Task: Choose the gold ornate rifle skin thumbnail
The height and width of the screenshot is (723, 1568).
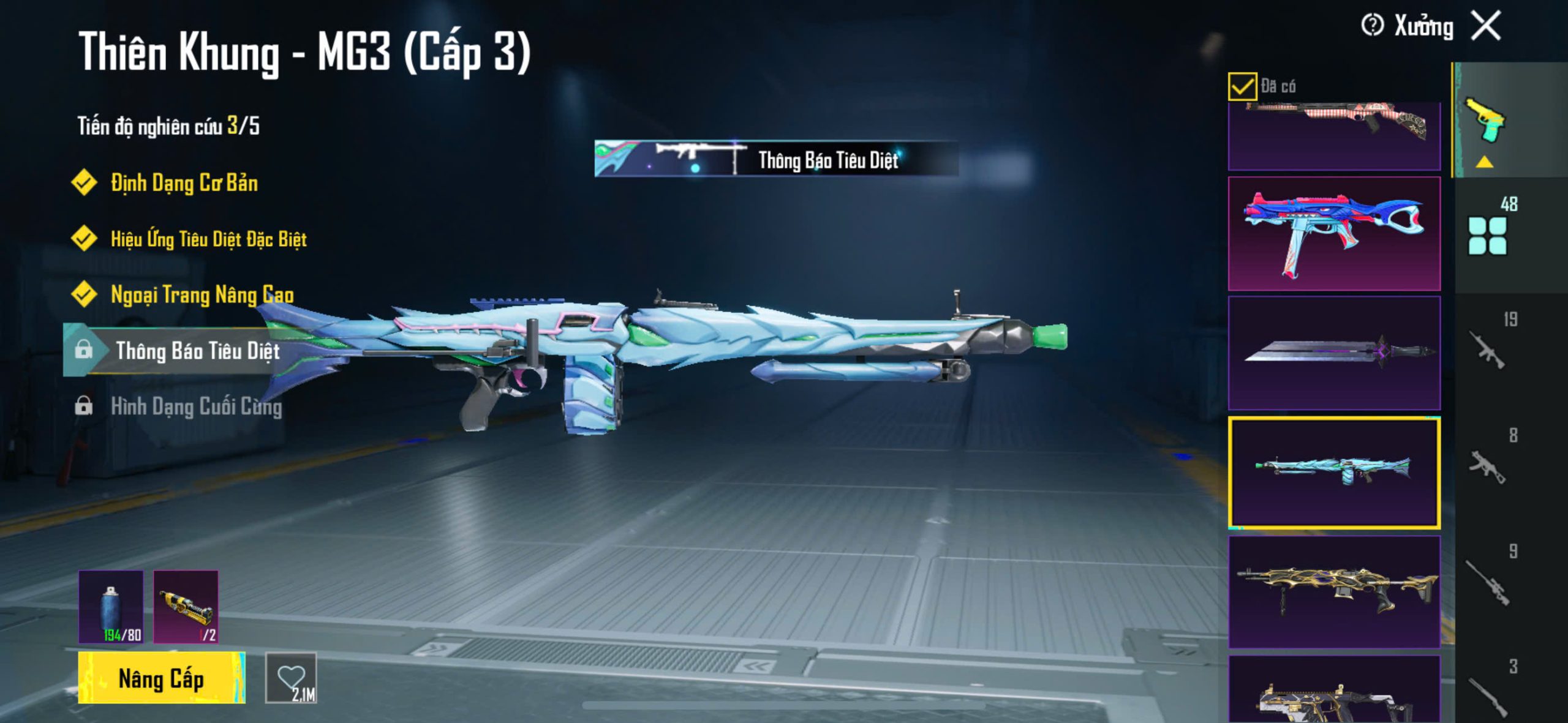Action: pos(1334,592)
